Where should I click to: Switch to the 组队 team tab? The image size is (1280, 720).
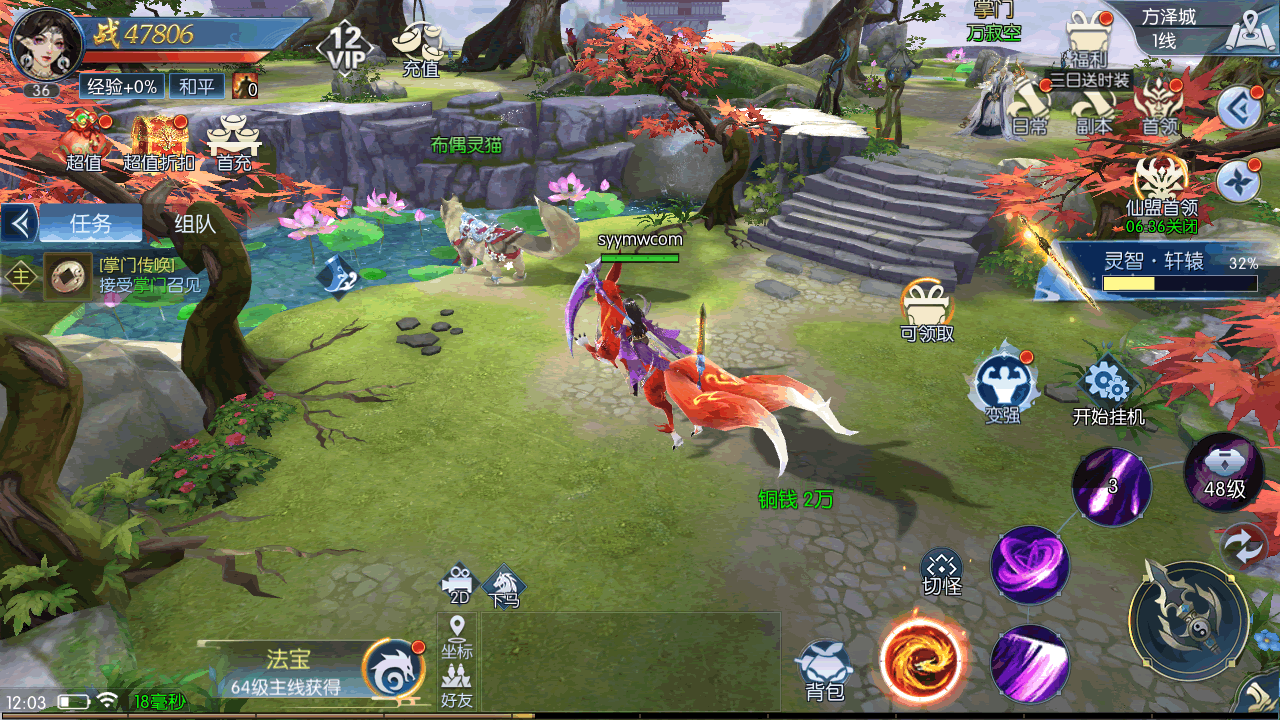[195, 223]
